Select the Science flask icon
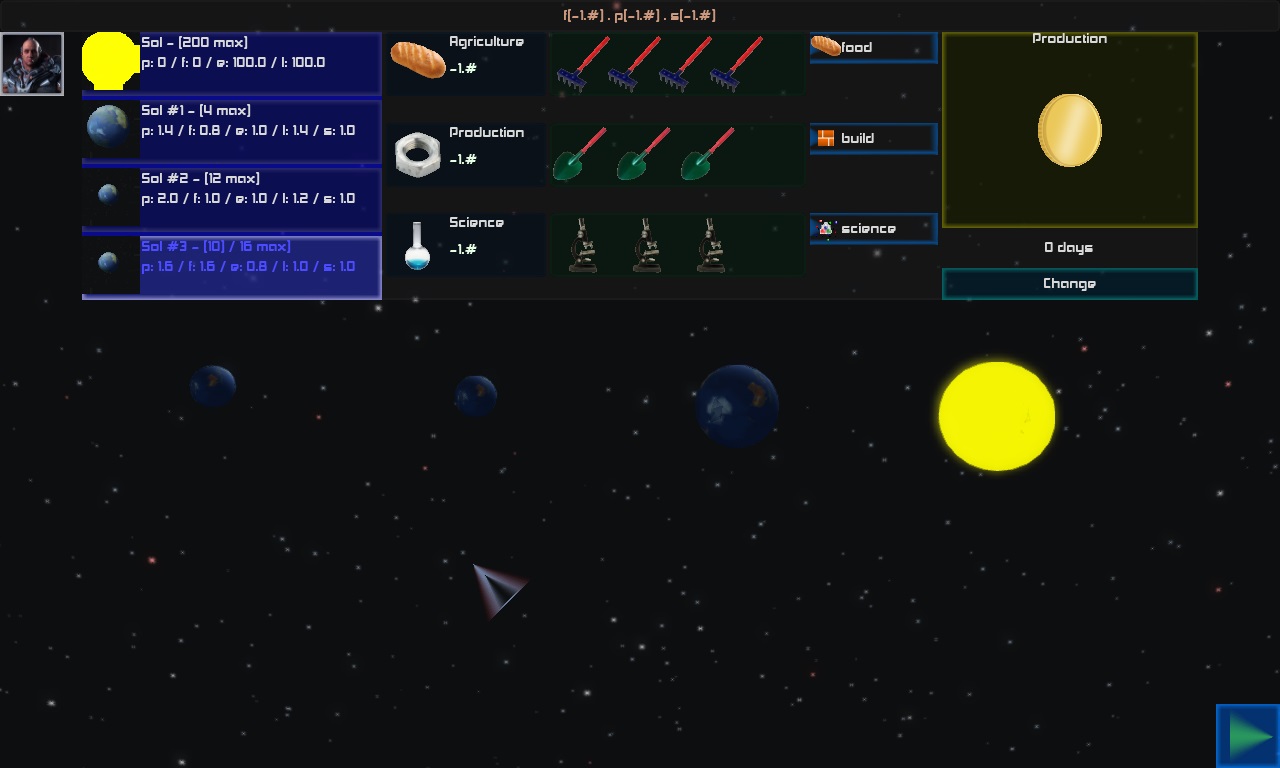This screenshot has height=768, width=1280. pyautogui.click(x=417, y=246)
